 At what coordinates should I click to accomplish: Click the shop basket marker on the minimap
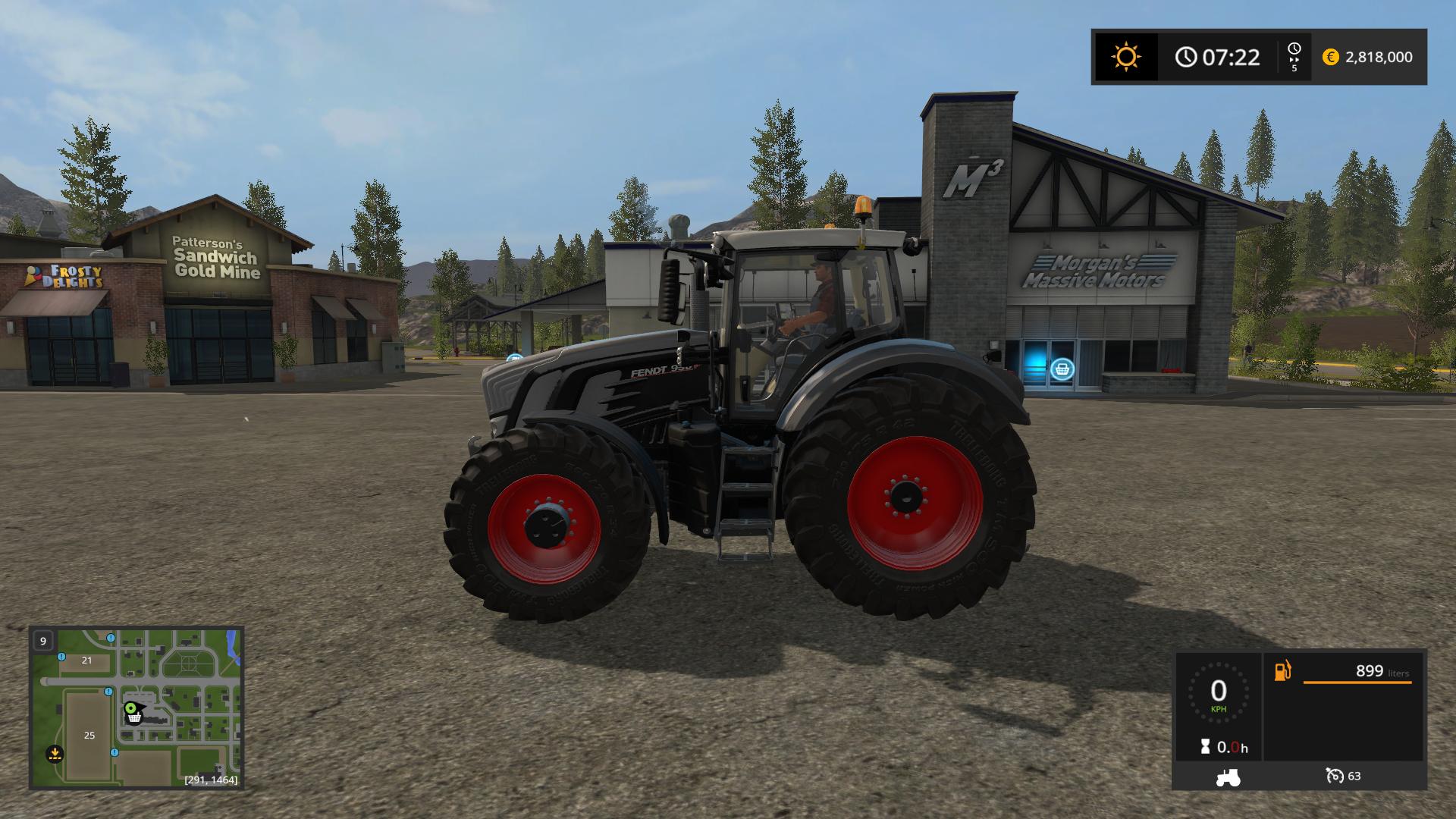pyautogui.click(x=134, y=718)
